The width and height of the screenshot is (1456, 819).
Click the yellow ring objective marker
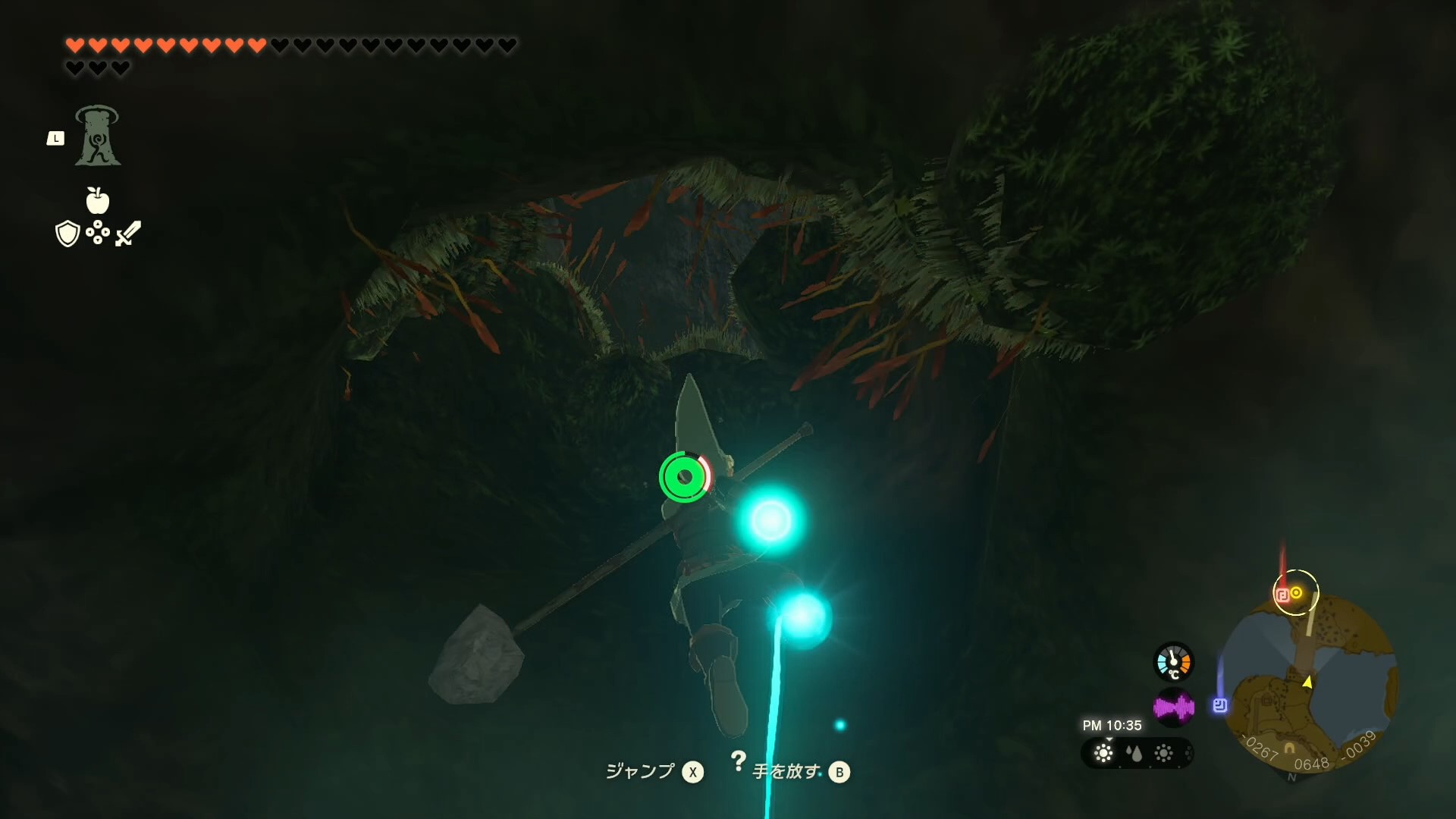pos(1297,592)
